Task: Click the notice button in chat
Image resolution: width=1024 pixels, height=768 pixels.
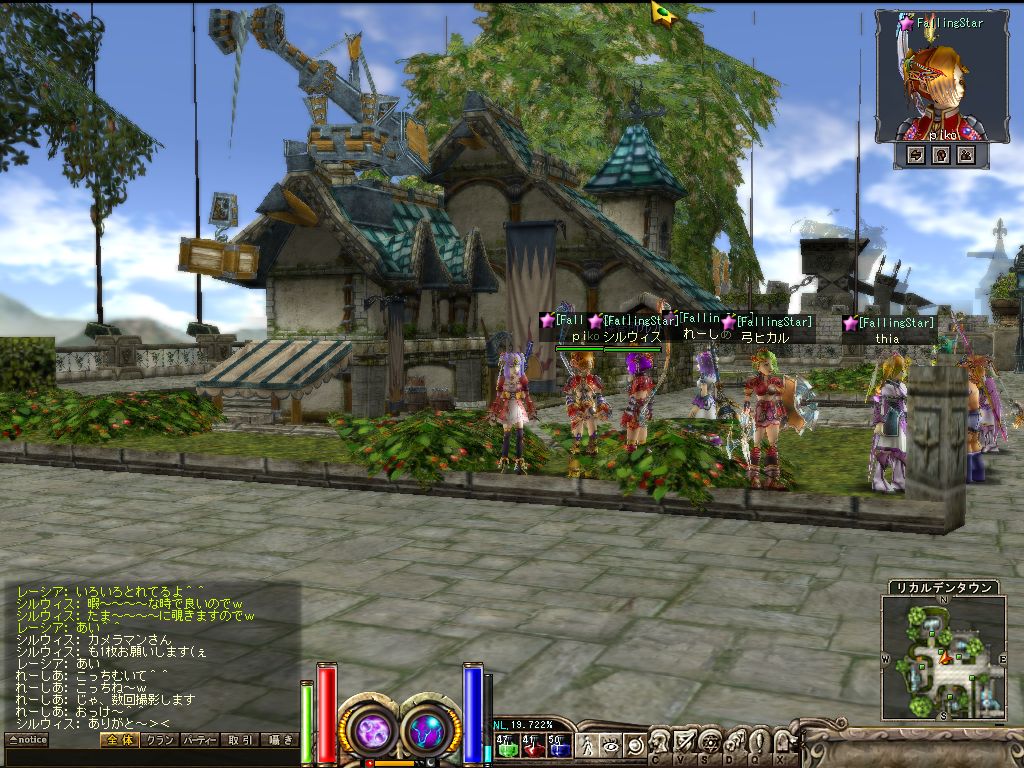Action: 26,740
